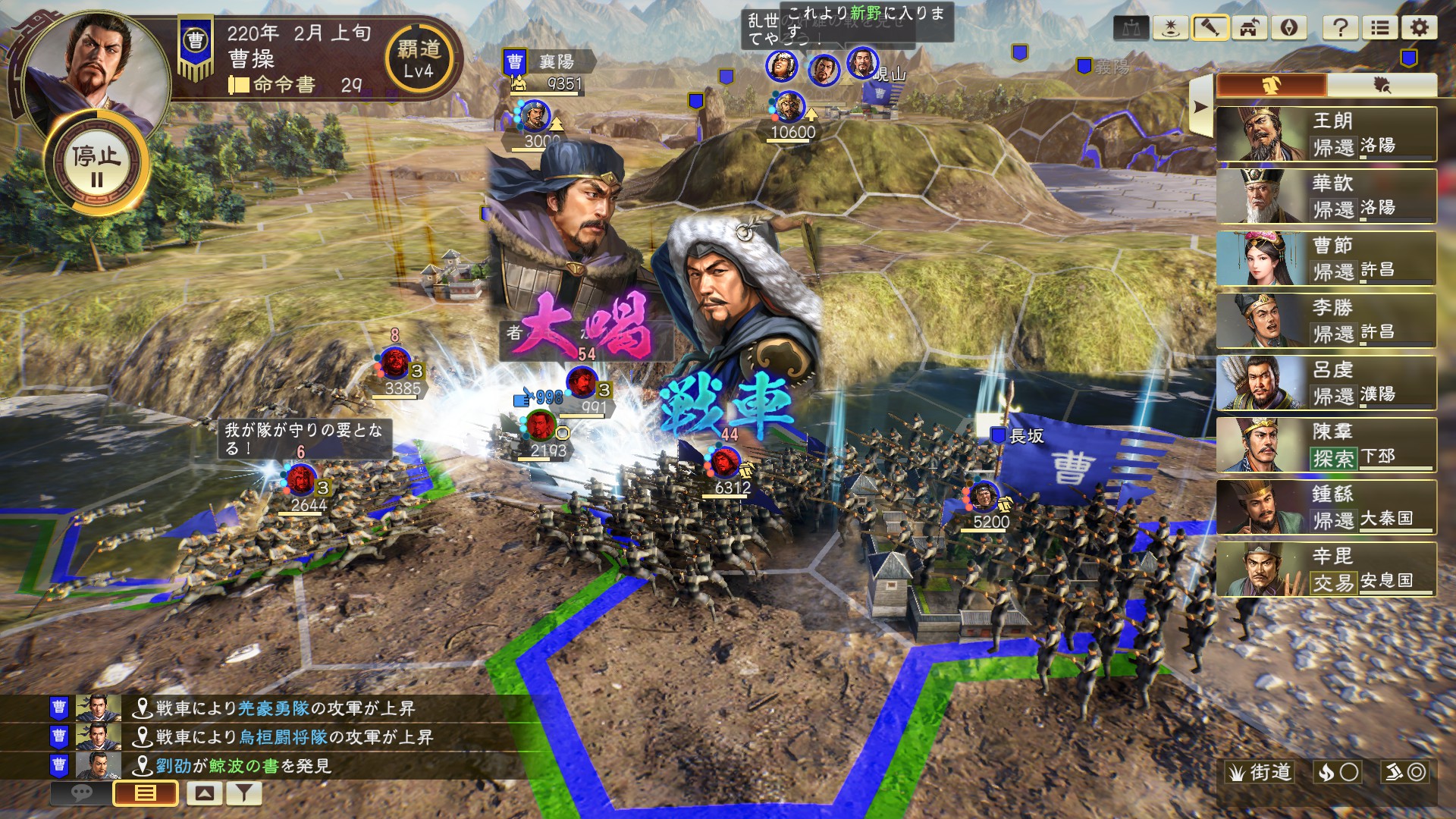Collapse the officer list side panel arrow
This screenshot has height=819, width=1456.
click(x=1200, y=106)
